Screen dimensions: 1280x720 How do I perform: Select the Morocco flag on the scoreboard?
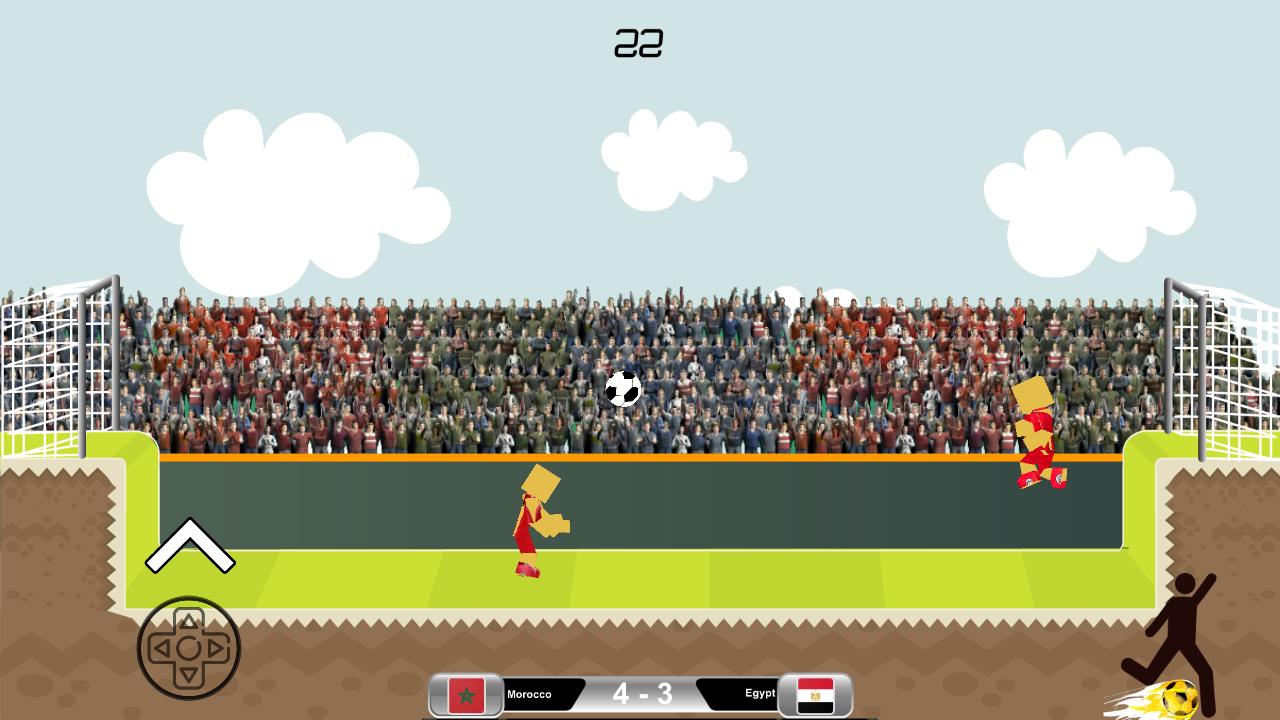pos(466,693)
